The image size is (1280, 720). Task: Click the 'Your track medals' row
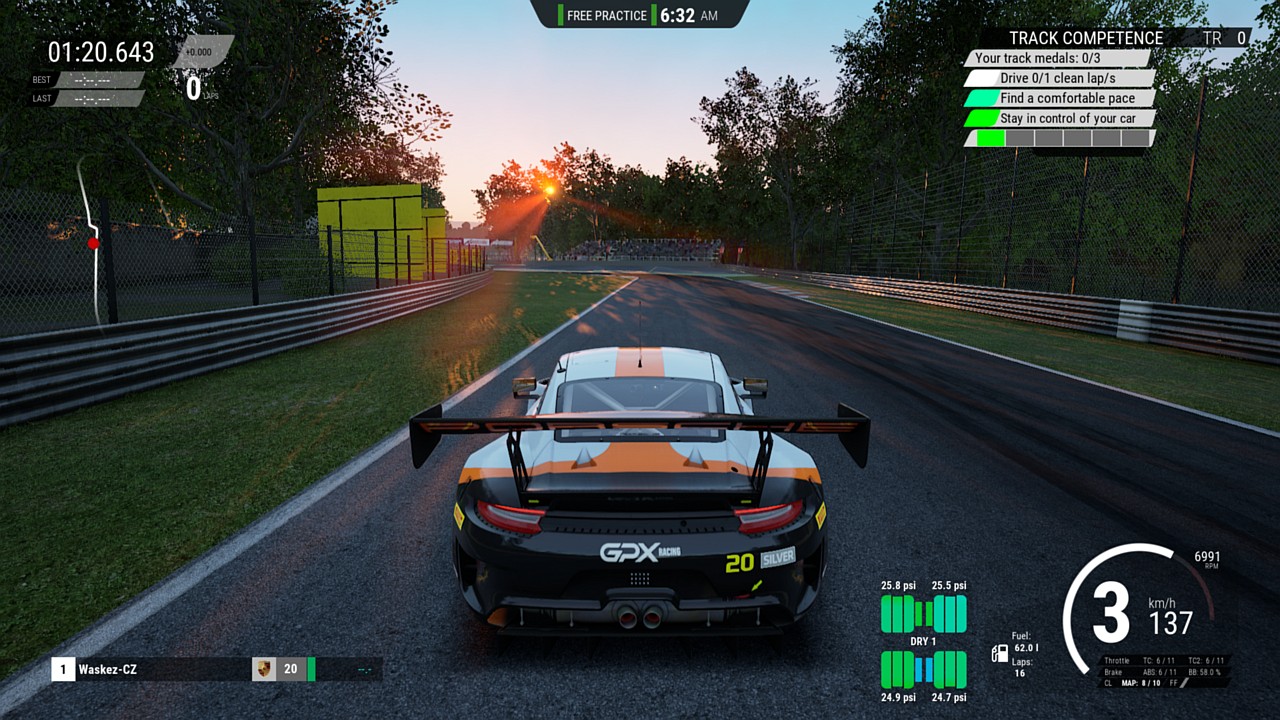point(1058,58)
